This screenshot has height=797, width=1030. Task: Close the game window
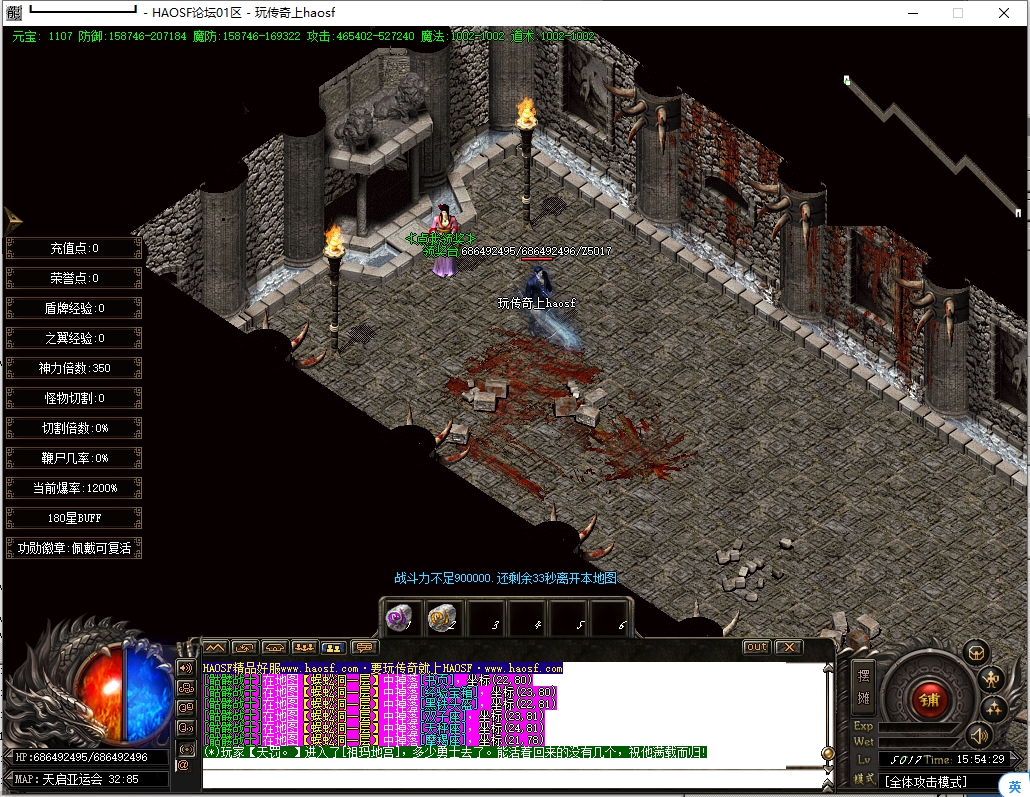pyautogui.click(x=1003, y=13)
